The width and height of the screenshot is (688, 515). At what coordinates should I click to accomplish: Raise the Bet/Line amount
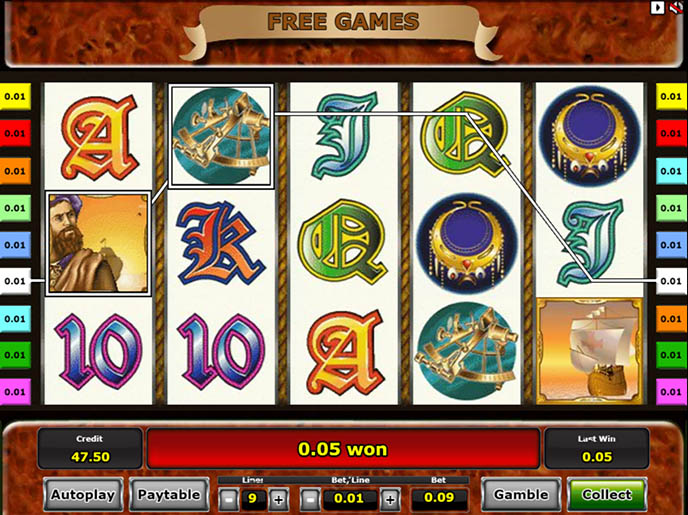389,499
